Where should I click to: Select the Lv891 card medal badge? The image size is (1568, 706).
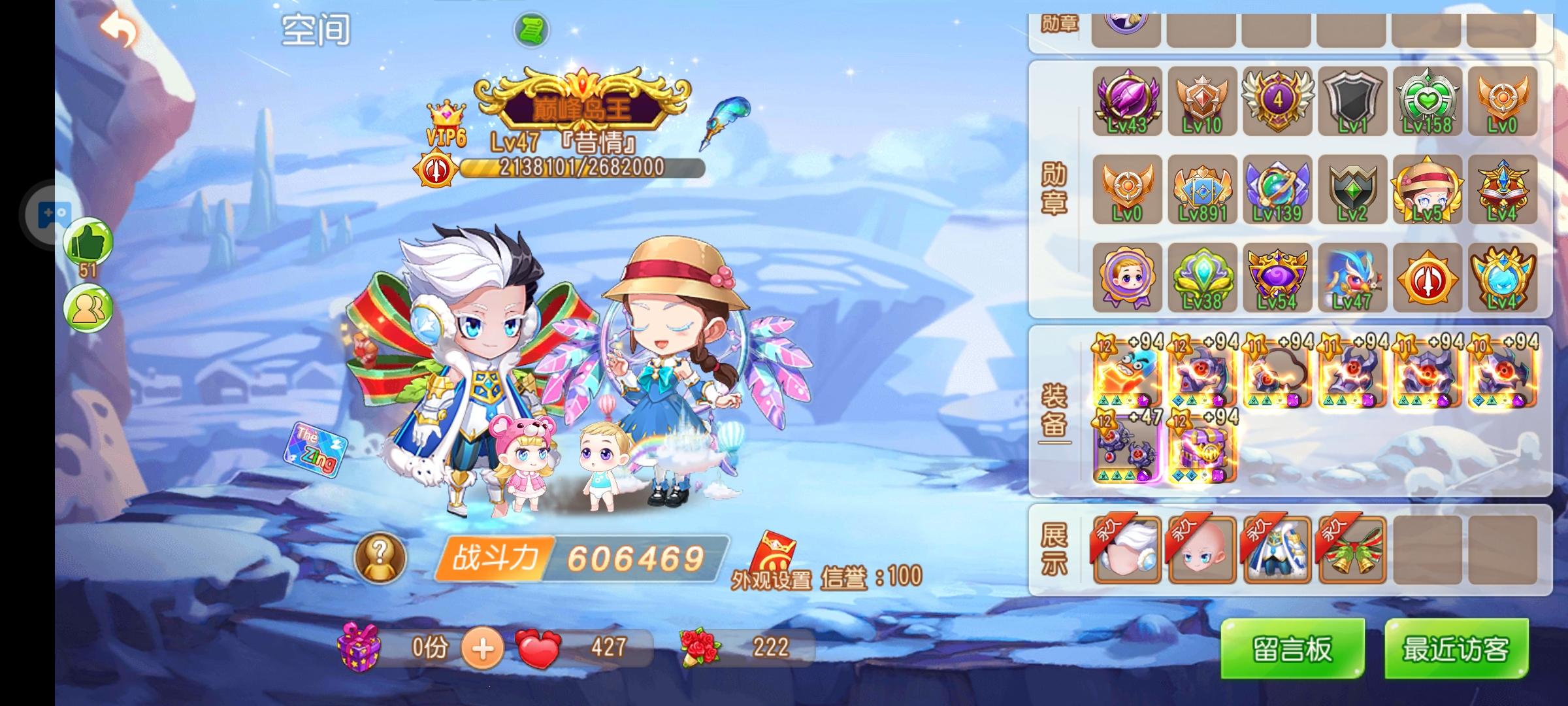click(1202, 190)
